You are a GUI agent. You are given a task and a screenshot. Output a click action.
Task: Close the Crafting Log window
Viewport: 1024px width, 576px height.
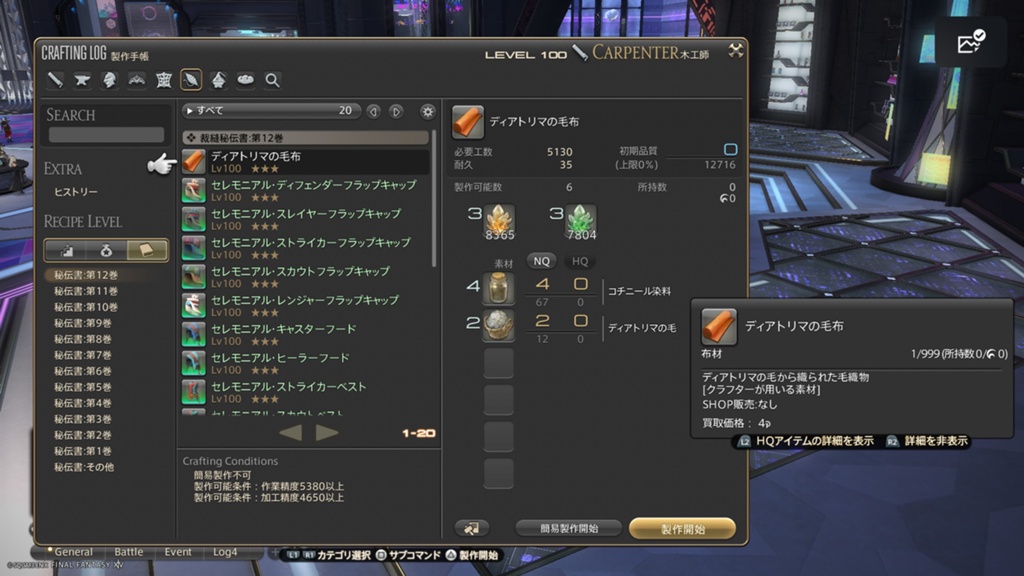(736, 50)
